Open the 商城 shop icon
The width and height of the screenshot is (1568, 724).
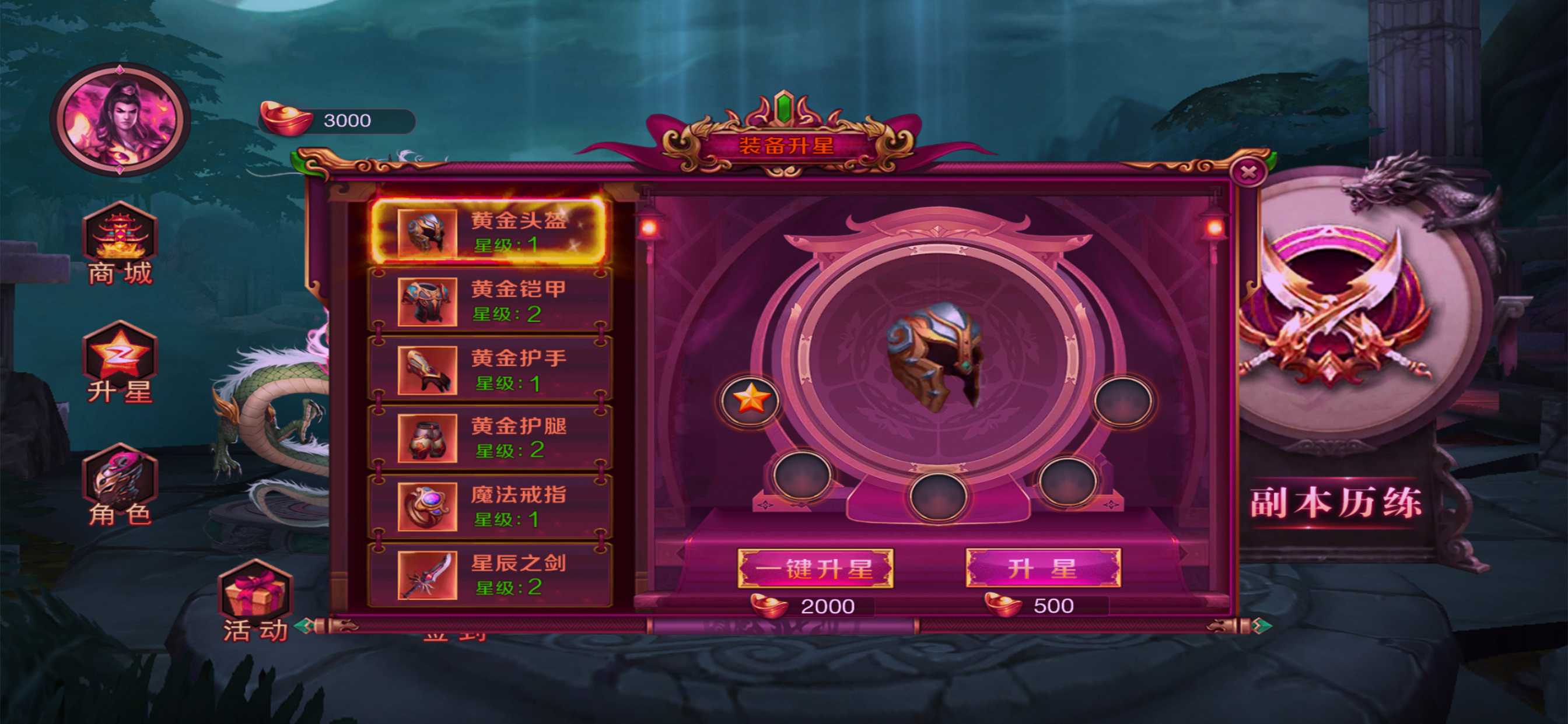[120, 244]
